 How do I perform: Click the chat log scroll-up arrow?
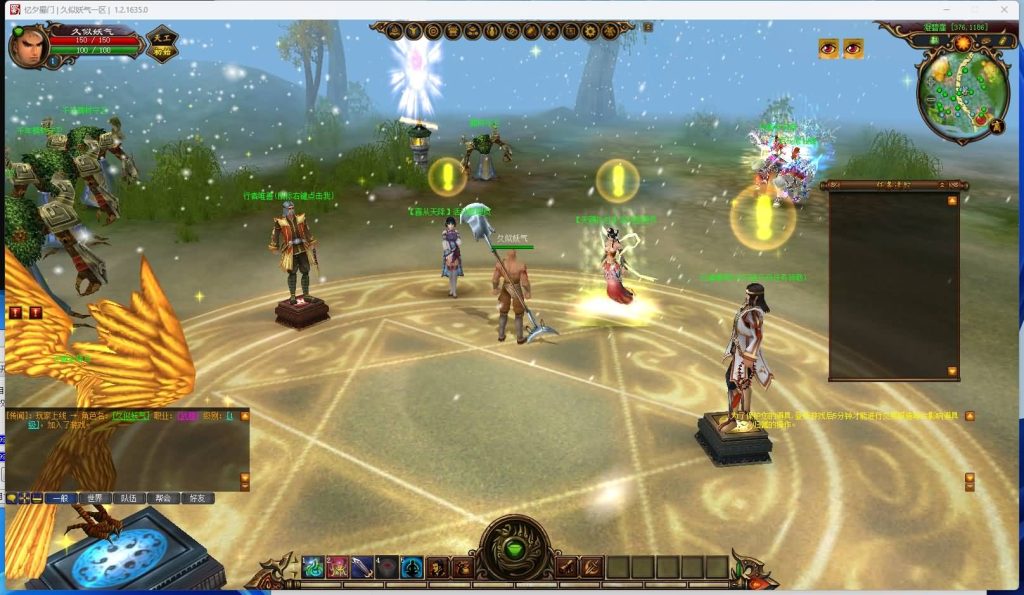pyautogui.click(x=244, y=416)
